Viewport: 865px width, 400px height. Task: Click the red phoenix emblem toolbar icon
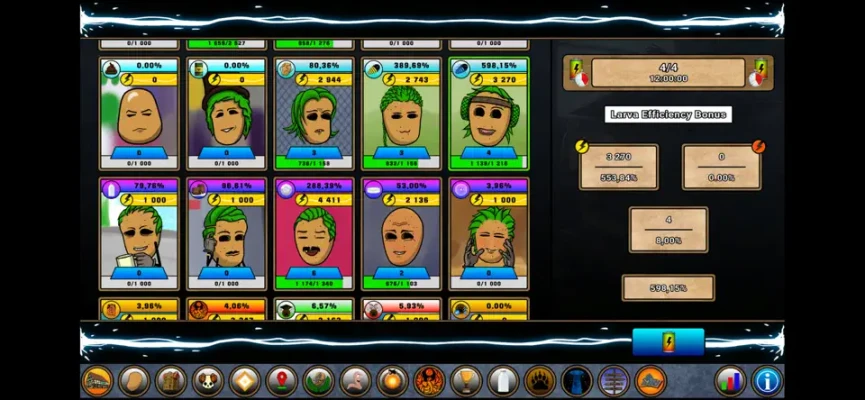429,381
